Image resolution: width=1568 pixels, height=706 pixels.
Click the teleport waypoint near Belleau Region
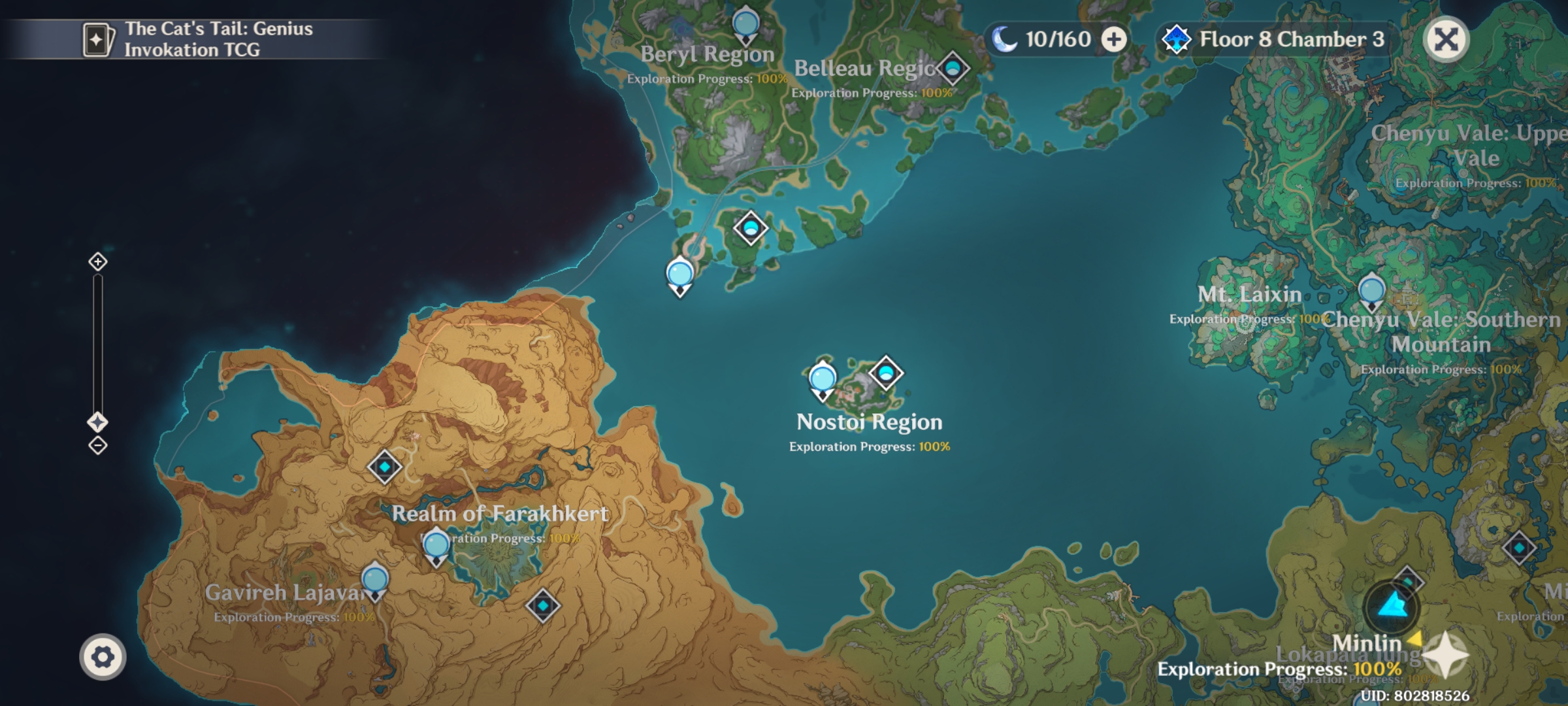pos(953,67)
